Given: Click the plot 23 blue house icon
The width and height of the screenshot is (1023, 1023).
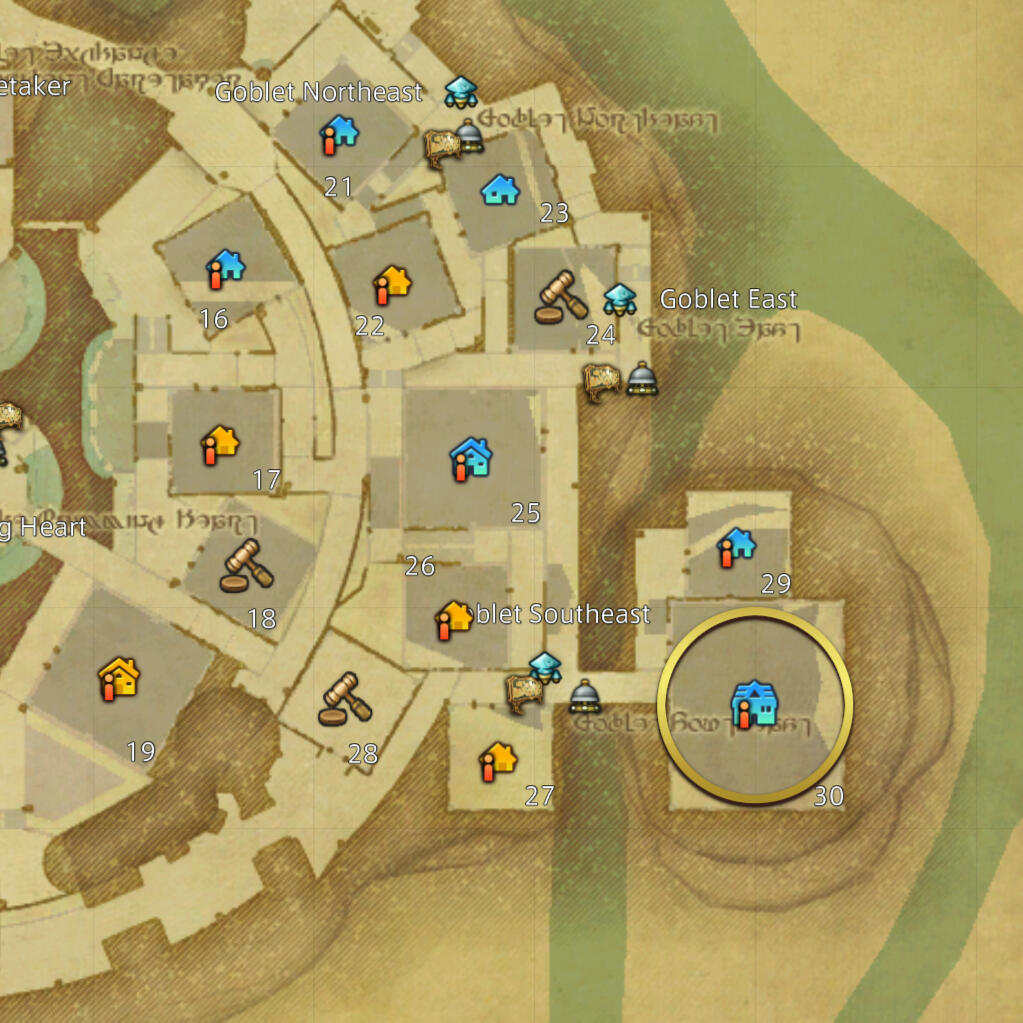Looking at the screenshot, I should (x=500, y=189).
